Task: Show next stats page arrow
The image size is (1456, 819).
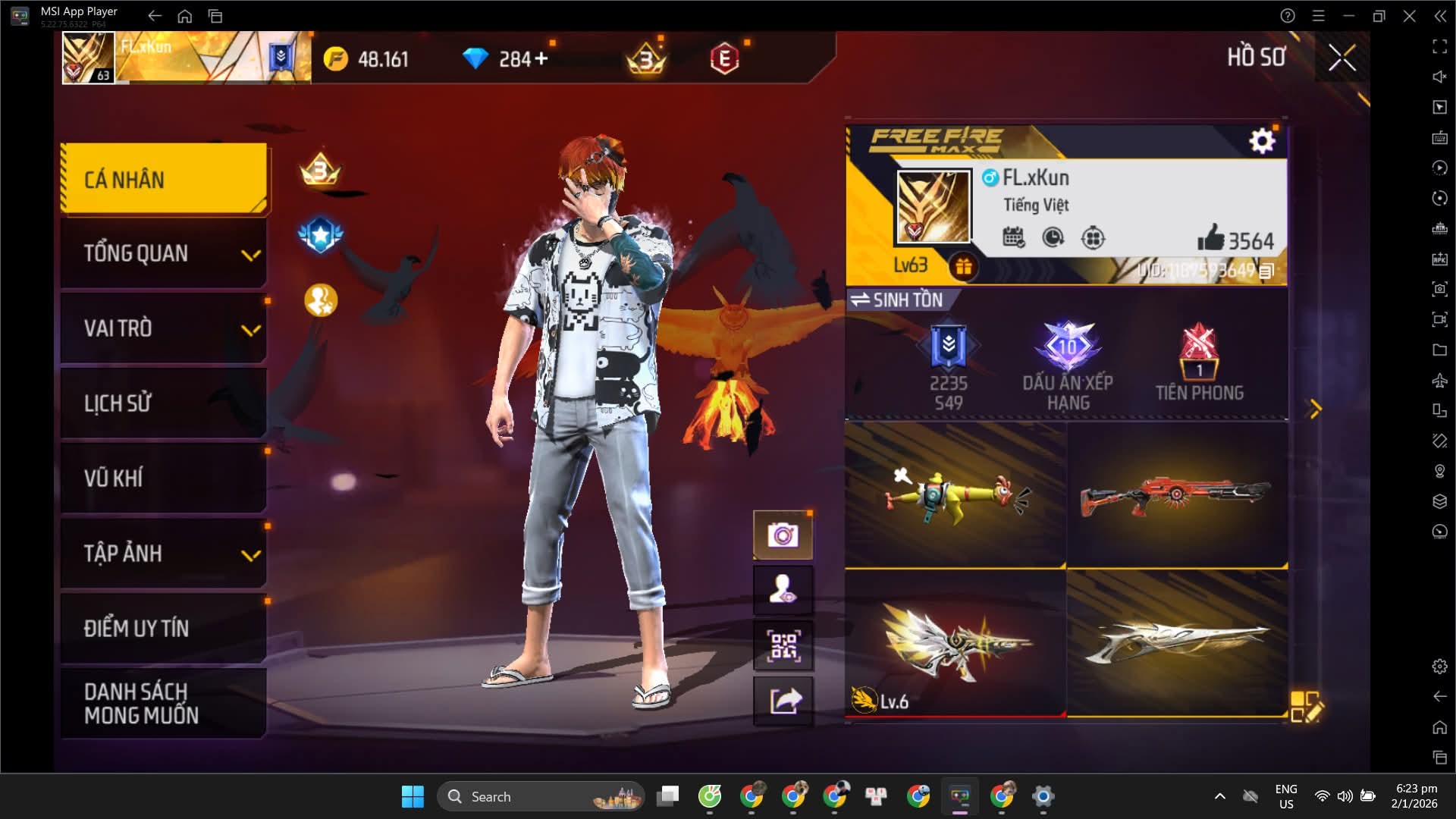Action: coord(1316,409)
